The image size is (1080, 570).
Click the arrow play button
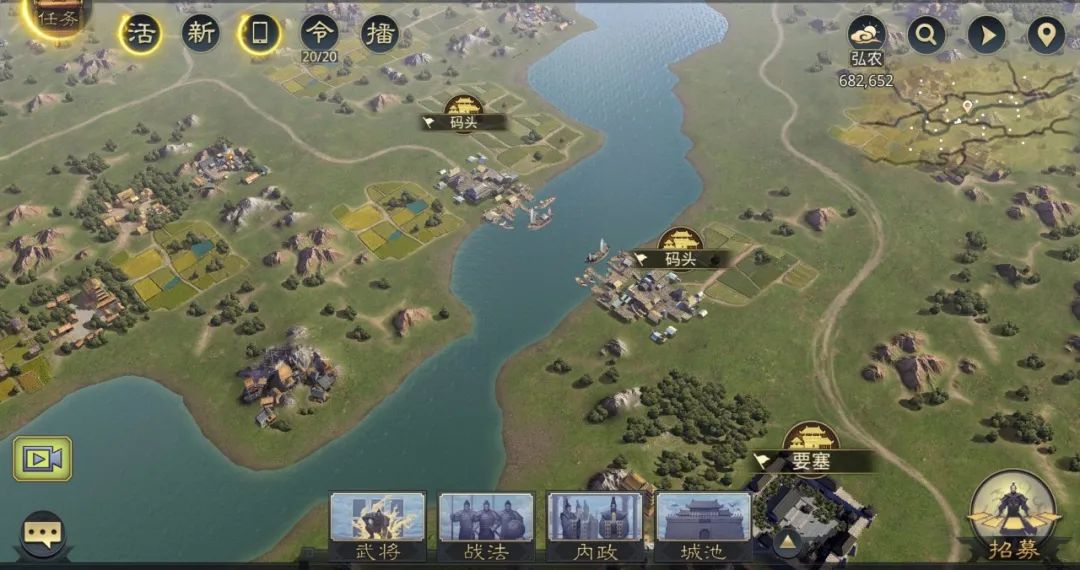986,35
